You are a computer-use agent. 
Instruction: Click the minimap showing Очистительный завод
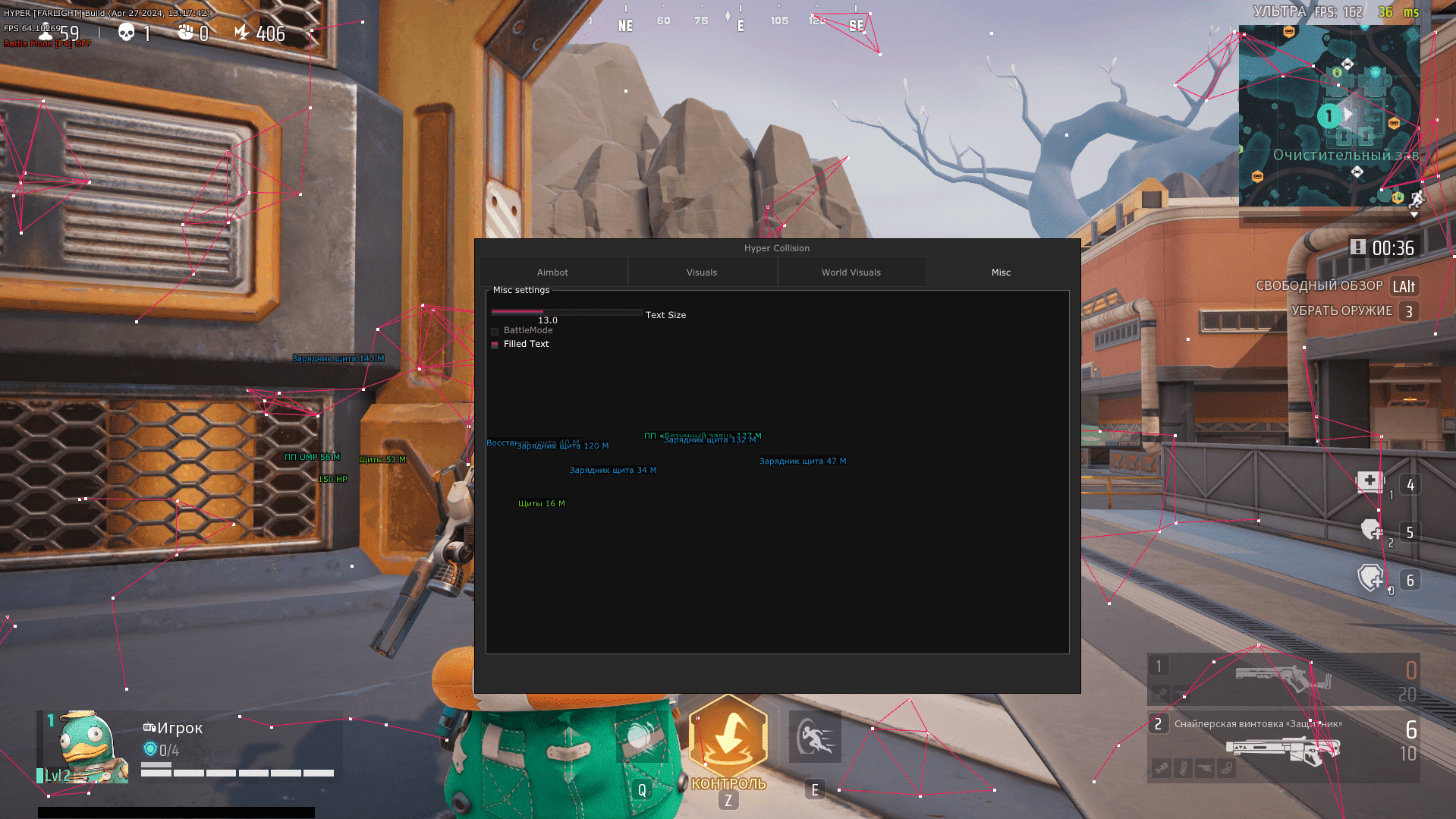click(x=1332, y=114)
